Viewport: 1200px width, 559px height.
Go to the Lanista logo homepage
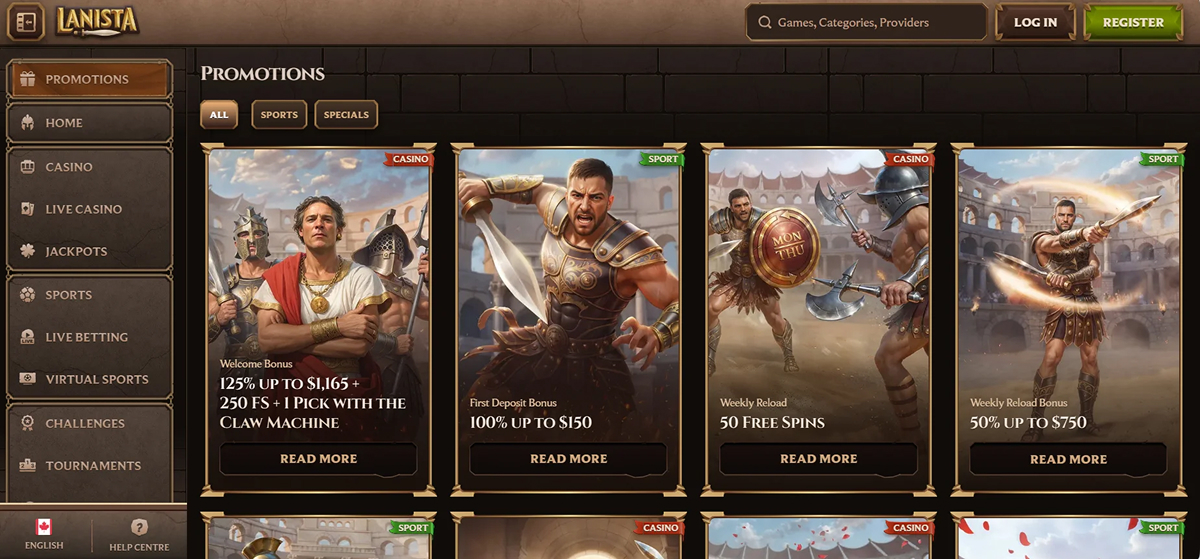(97, 21)
